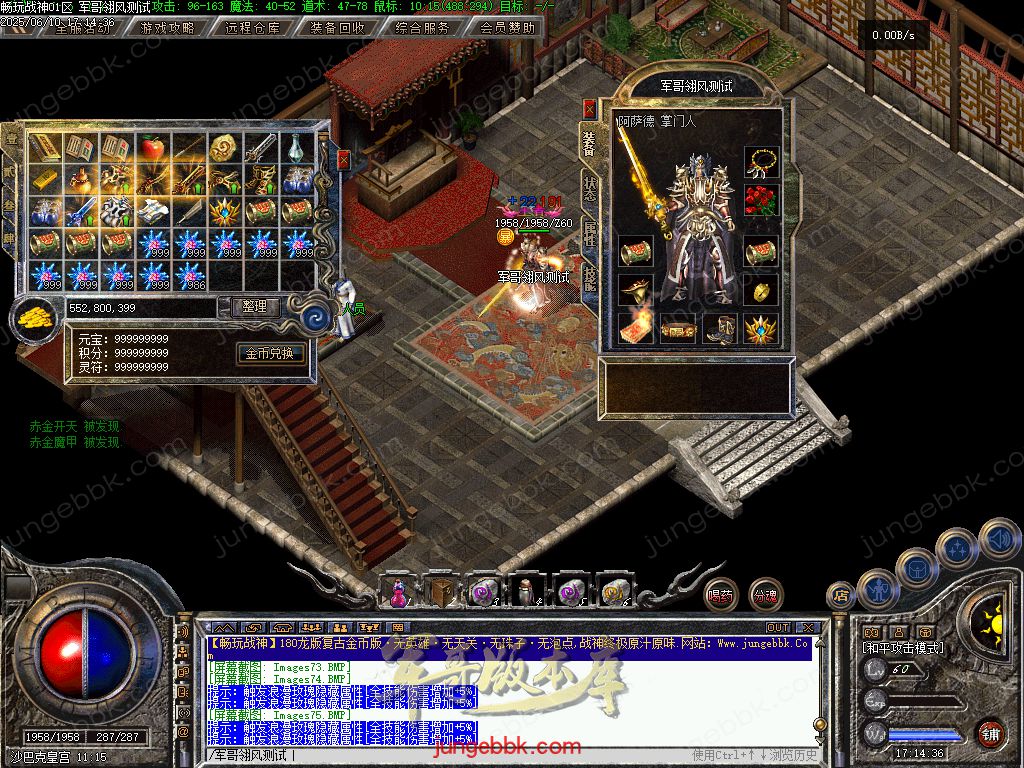Open the 综合服务 services menu

(x=422, y=28)
